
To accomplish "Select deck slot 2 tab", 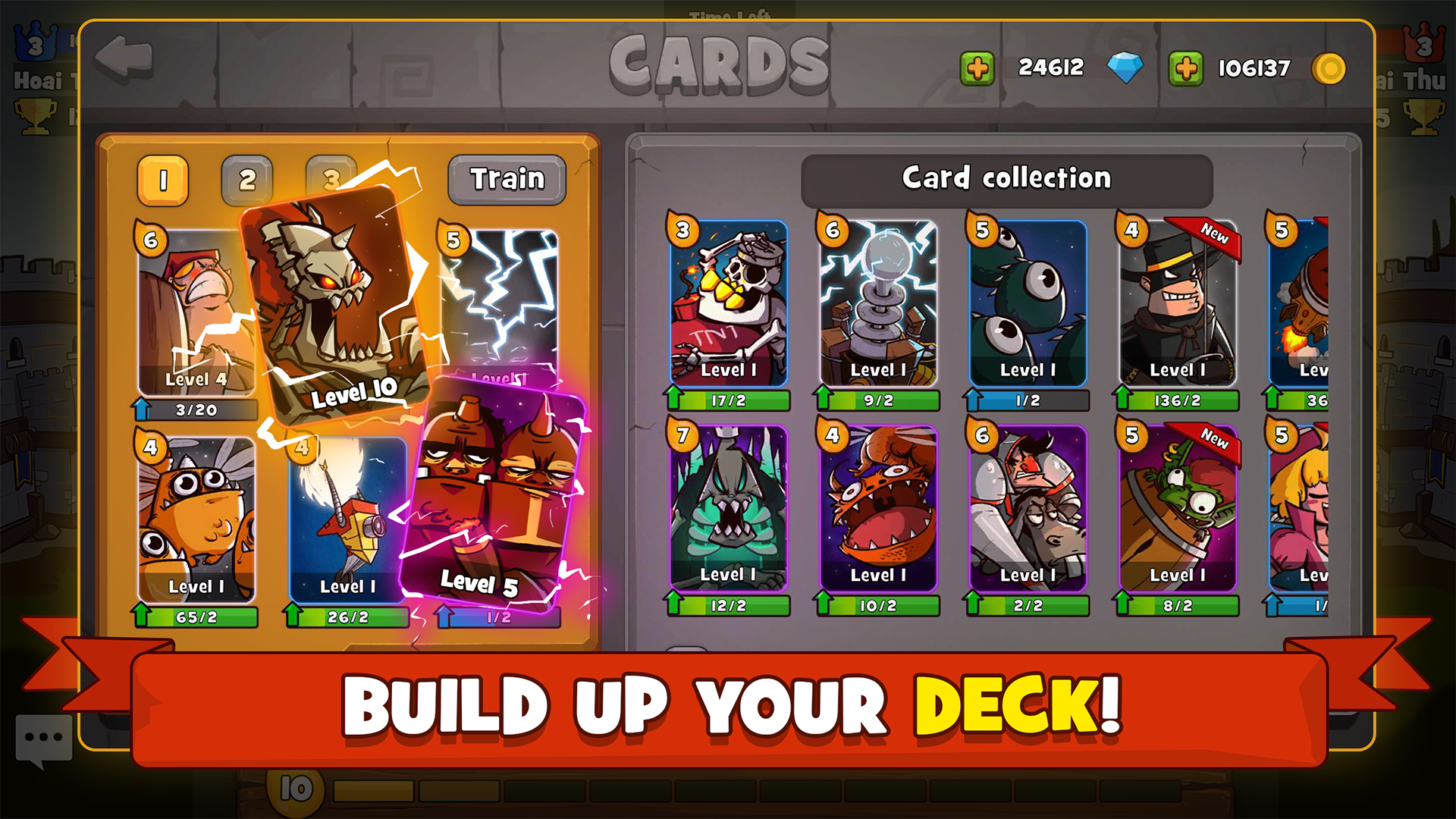I will point(247,179).
